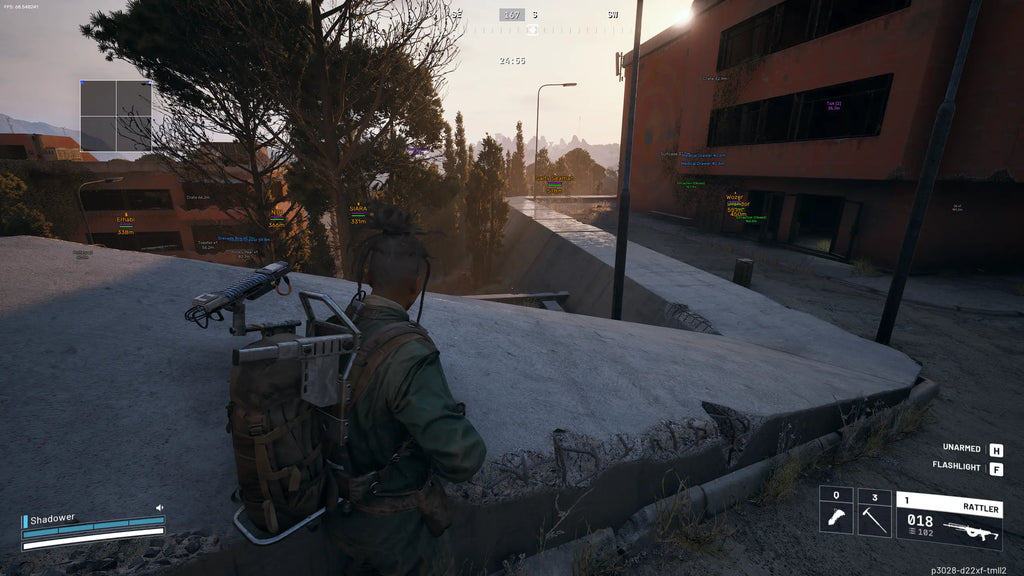Open the grey grid minimap

click(x=116, y=116)
